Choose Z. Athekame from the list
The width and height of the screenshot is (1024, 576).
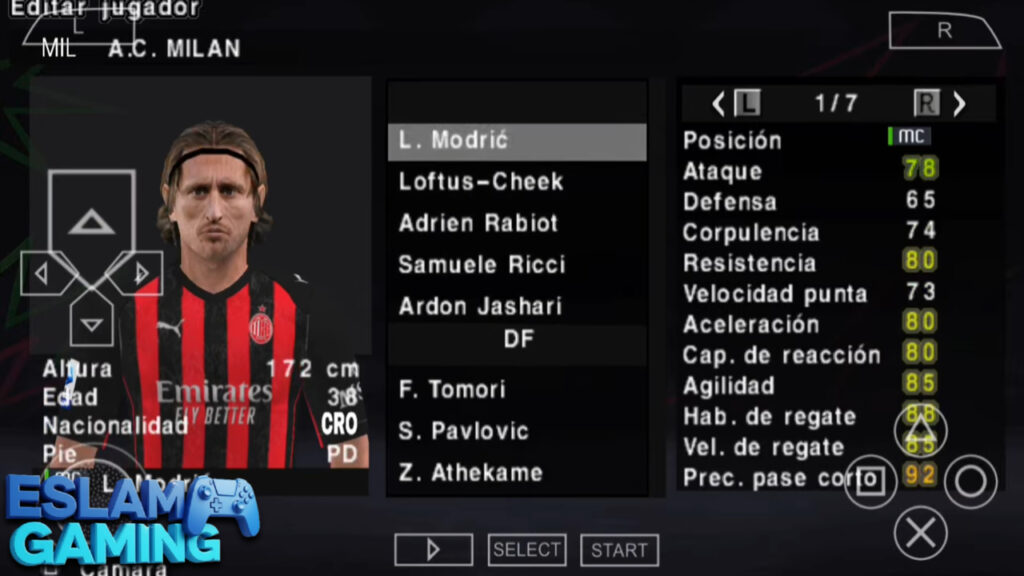(516, 472)
